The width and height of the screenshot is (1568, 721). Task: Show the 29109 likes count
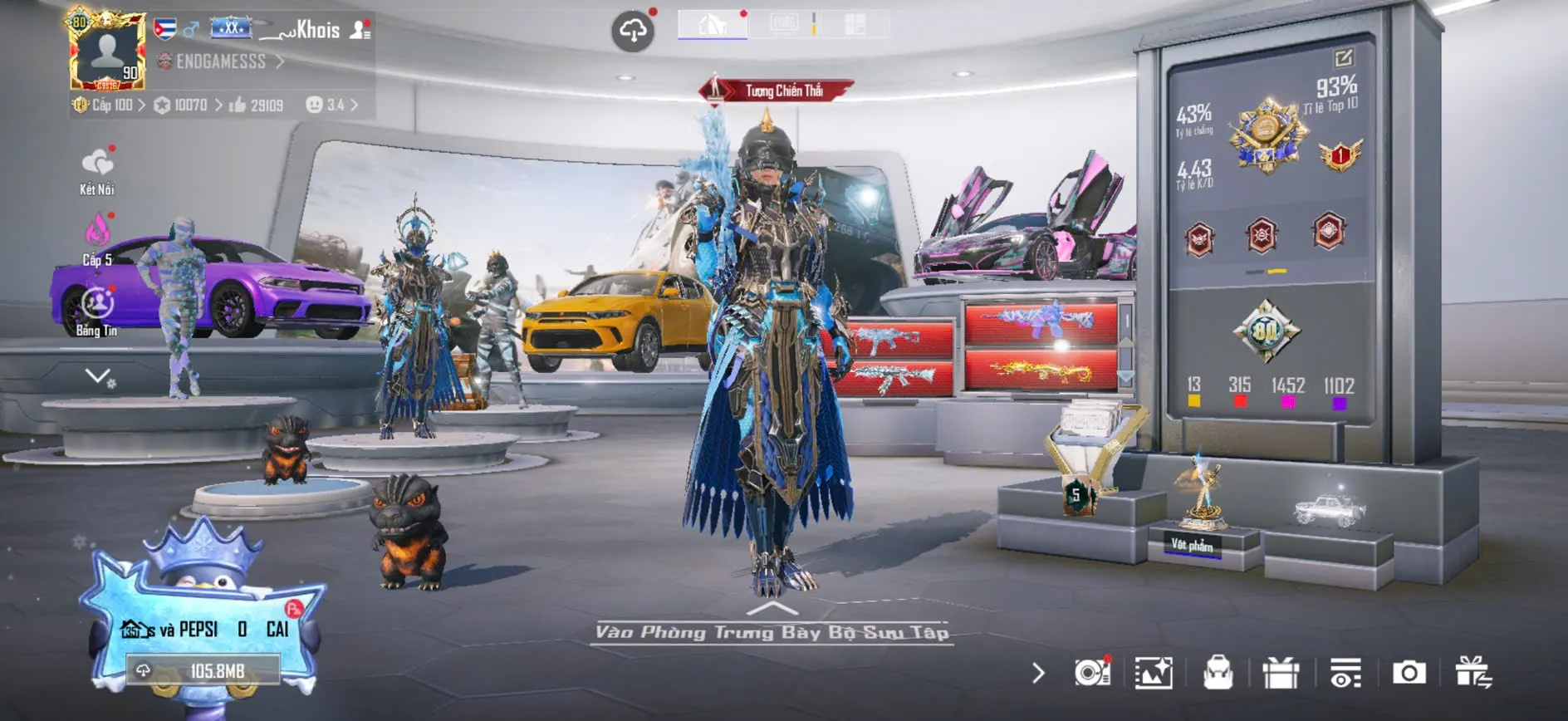coord(257,105)
